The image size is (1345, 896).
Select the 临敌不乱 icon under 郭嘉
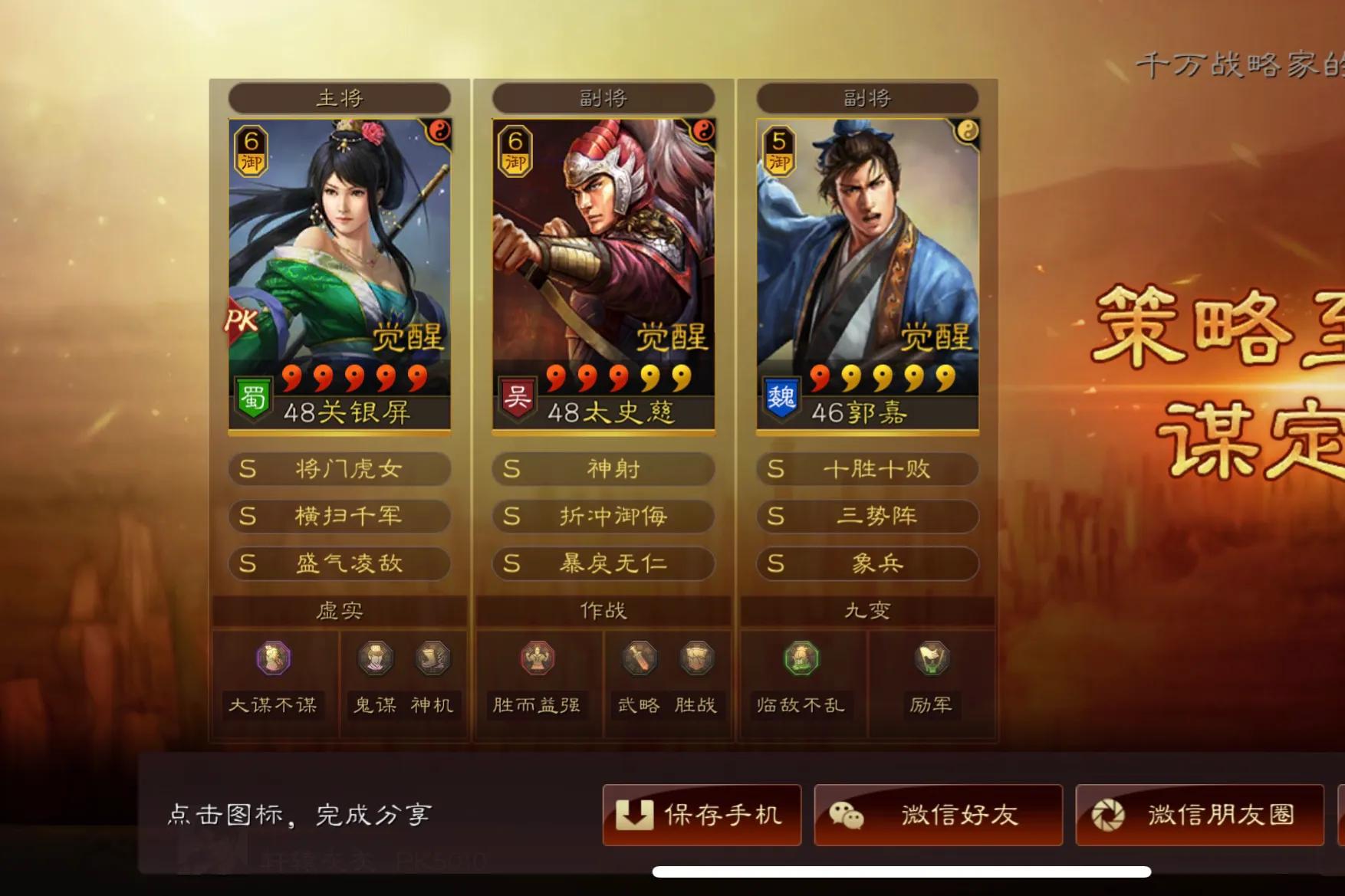click(x=802, y=658)
